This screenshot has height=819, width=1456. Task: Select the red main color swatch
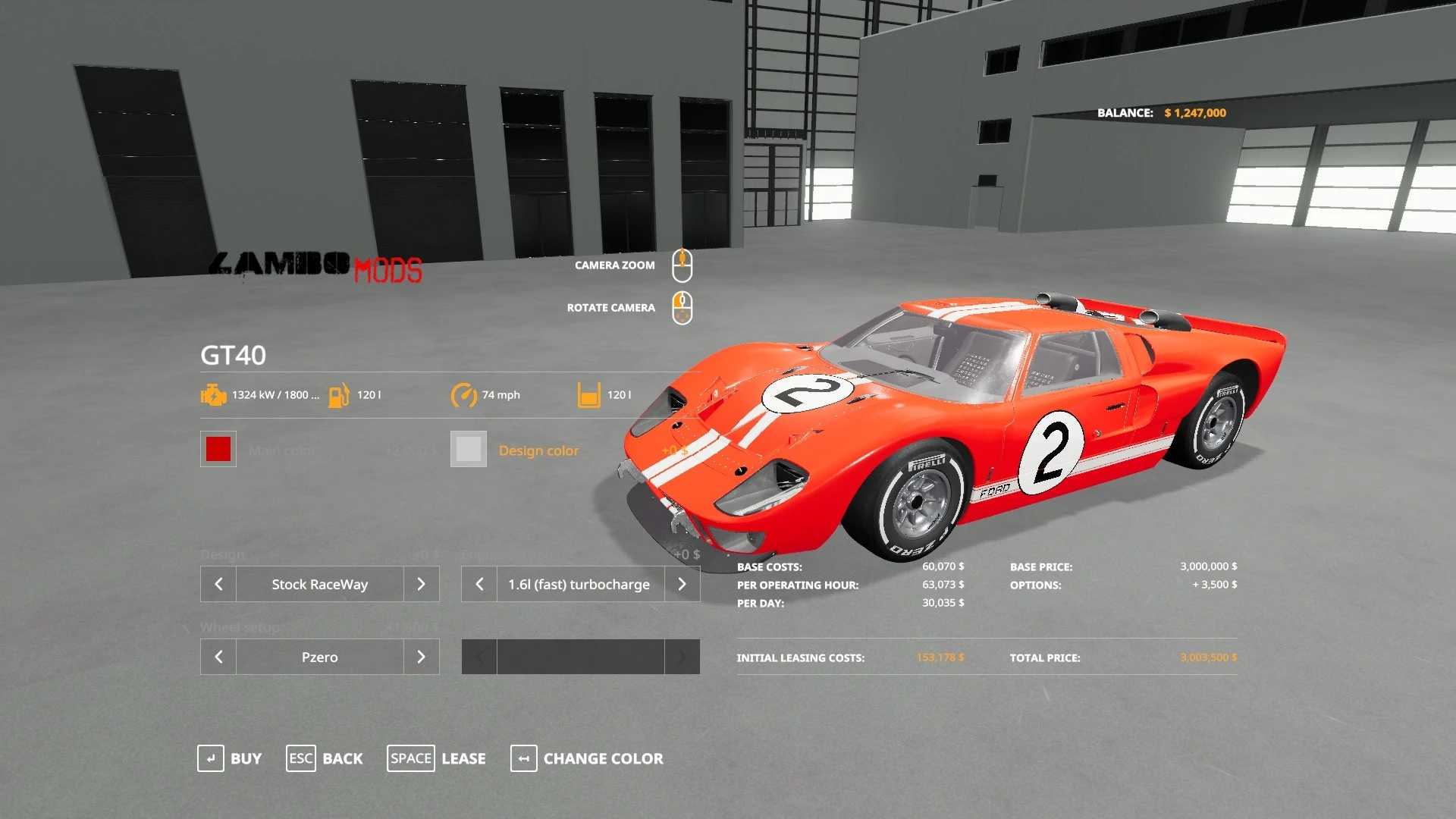(x=218, y=449)
